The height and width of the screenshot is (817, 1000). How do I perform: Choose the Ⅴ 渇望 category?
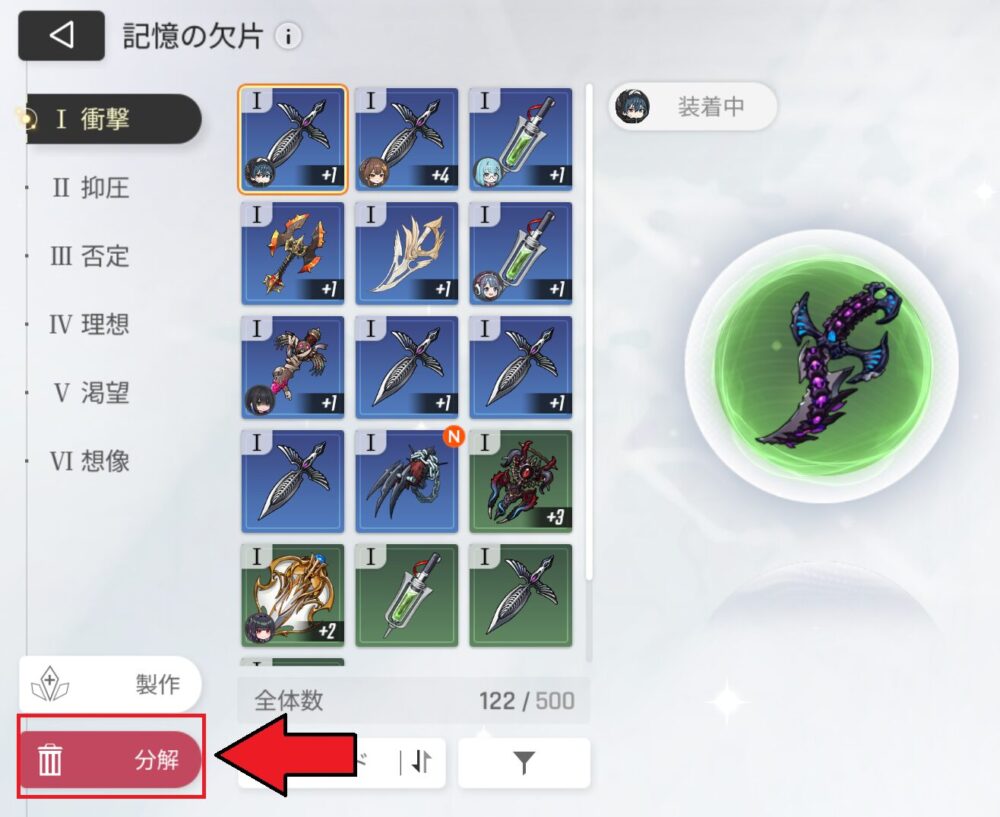[91, 393]
